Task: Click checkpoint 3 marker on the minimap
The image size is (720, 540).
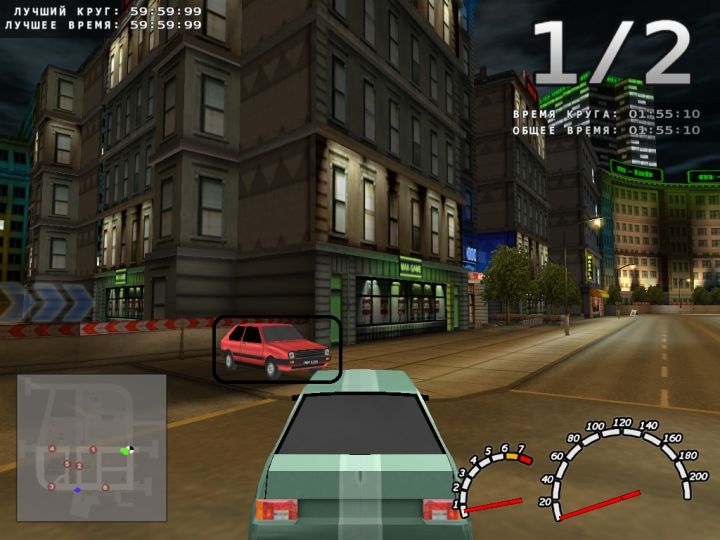Action: (x=51, y=486)
